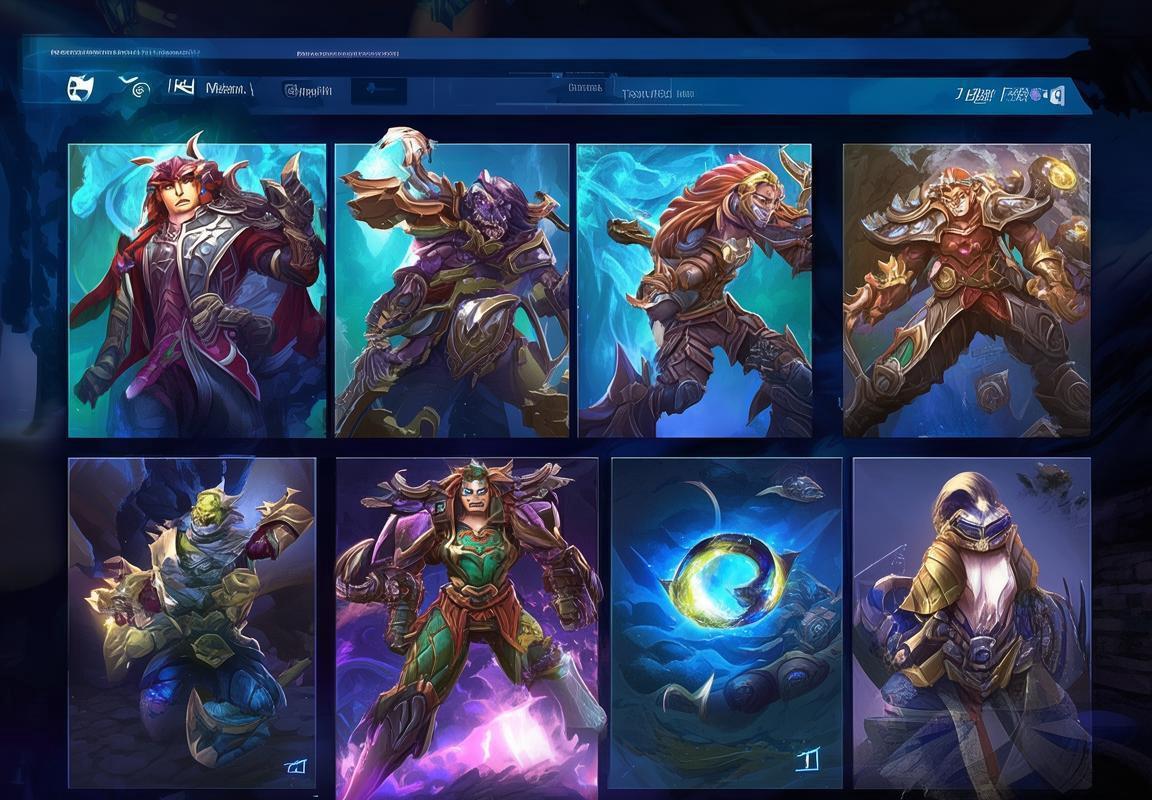Image resolution: width=1152 pixels, height=800 pixels.
Task: Click the white mask icon in top bar
Action: pyautogui.click(x=80, y=88)
